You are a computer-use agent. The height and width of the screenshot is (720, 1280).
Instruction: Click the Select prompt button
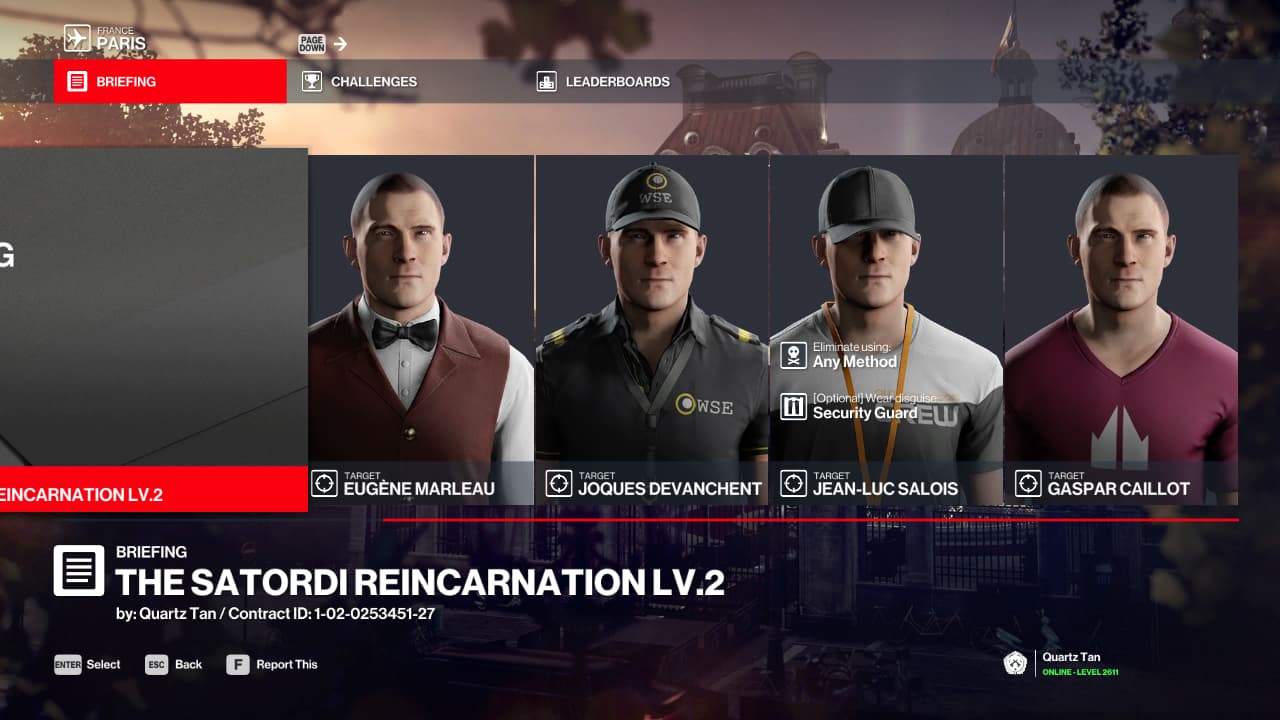(88, 664)
